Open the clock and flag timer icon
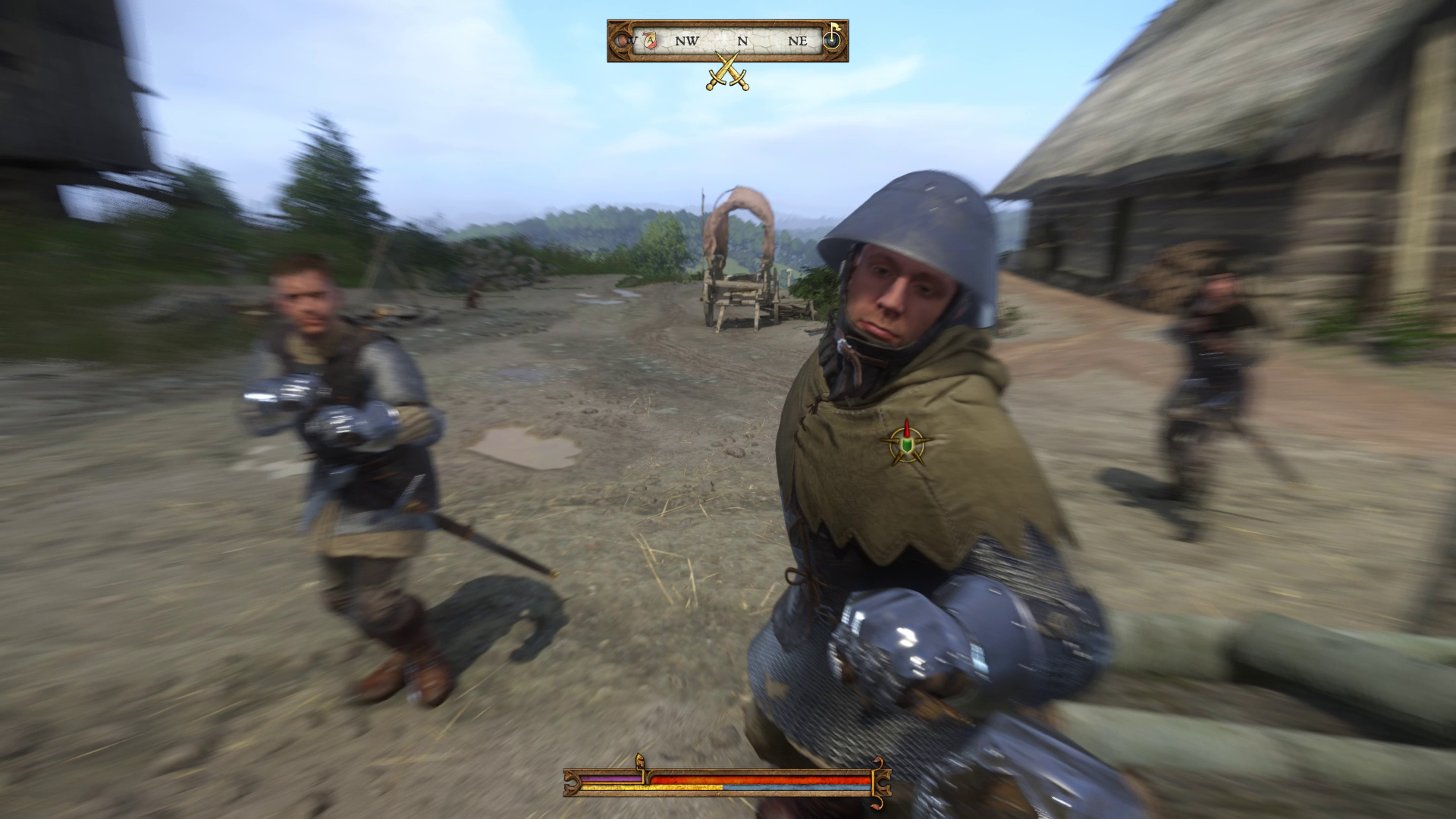 (x=830, y=40)
